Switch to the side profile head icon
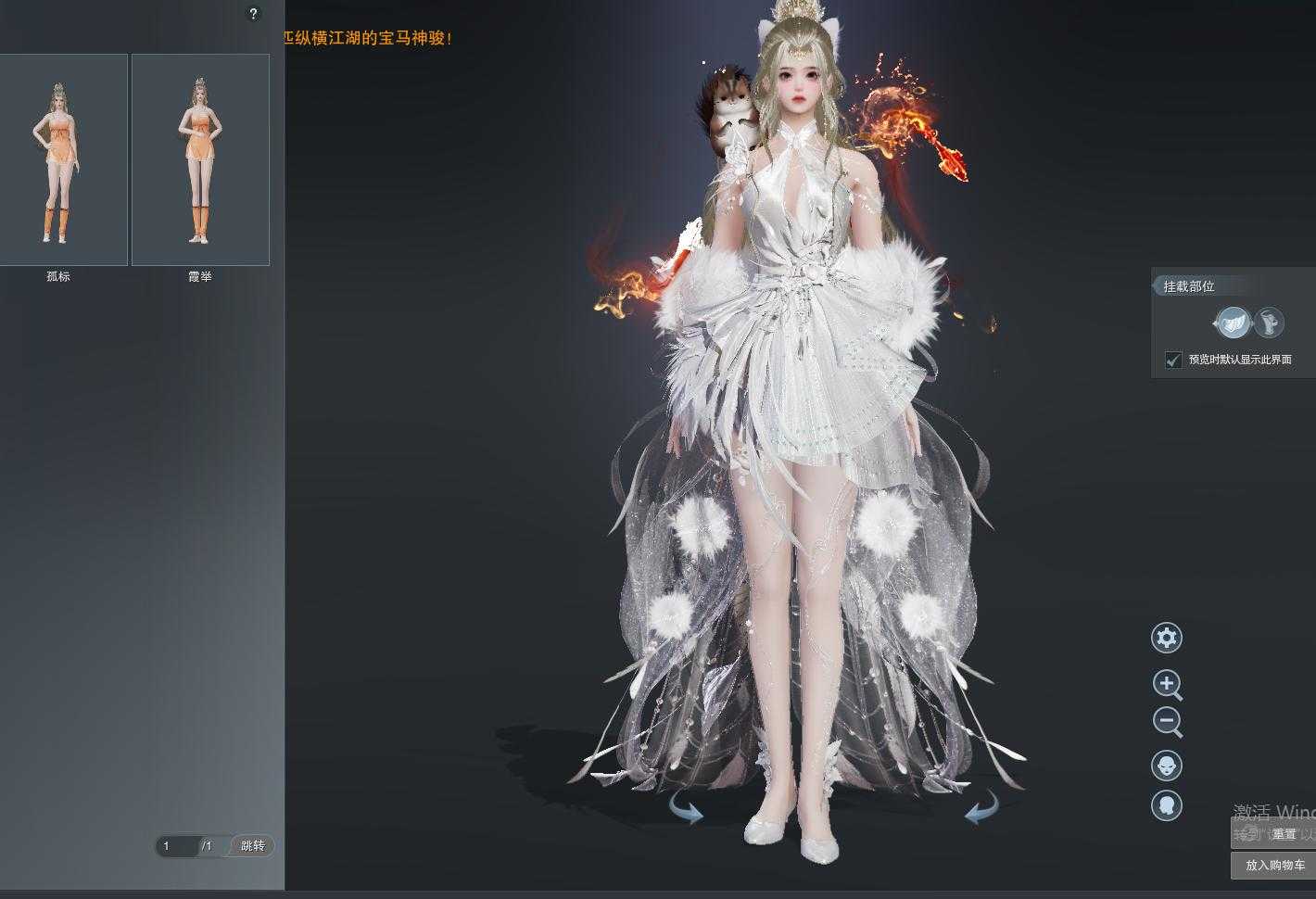Screen dimensions: 1316x899 tap(1167, 804)
